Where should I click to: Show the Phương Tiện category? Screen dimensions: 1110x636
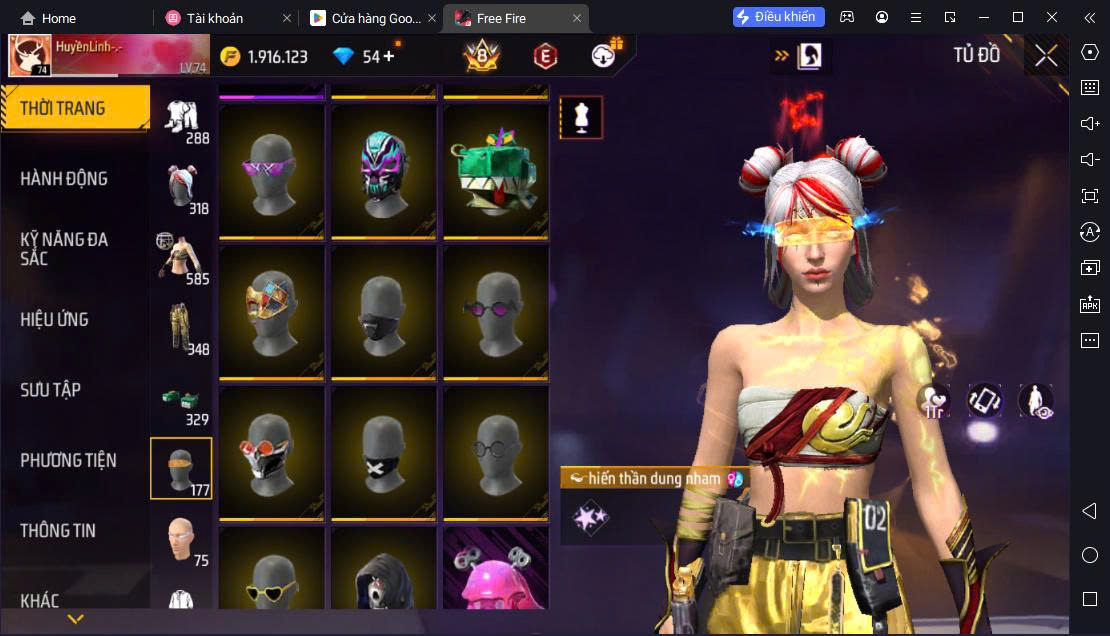pos(68,461)
